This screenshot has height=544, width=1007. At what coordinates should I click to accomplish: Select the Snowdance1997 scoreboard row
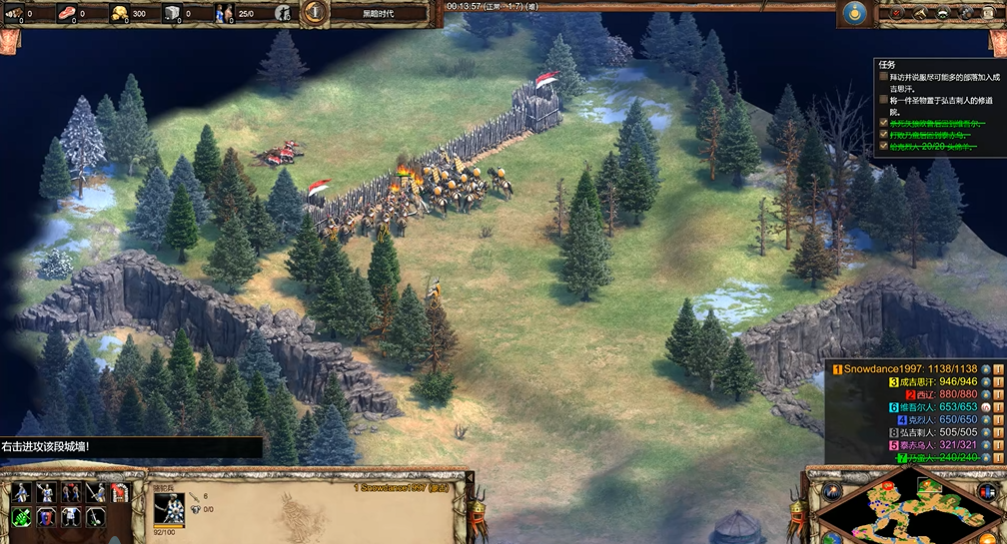pos(909,369)
